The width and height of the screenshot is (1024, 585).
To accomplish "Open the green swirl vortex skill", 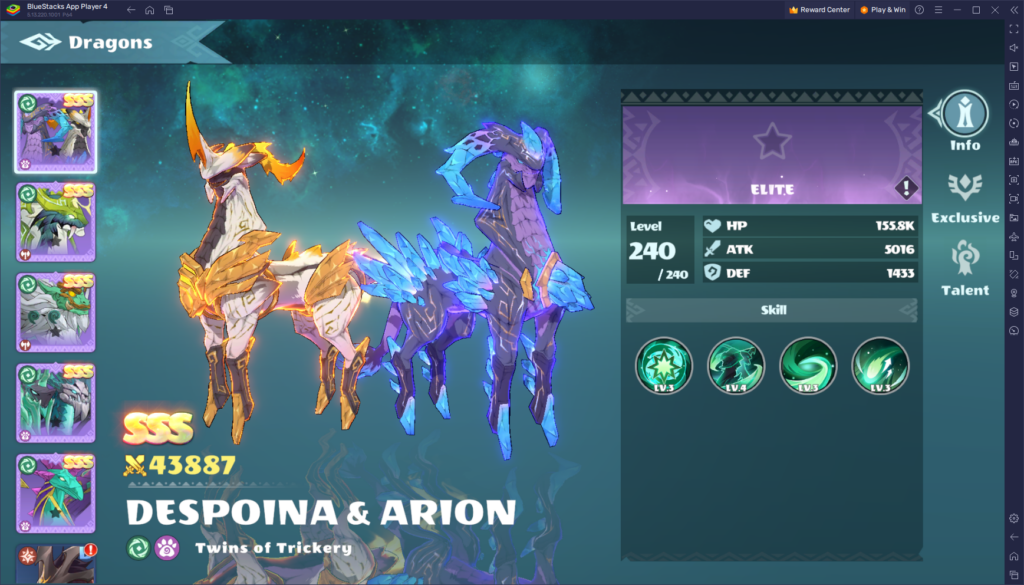I will (x=808, y=365).
